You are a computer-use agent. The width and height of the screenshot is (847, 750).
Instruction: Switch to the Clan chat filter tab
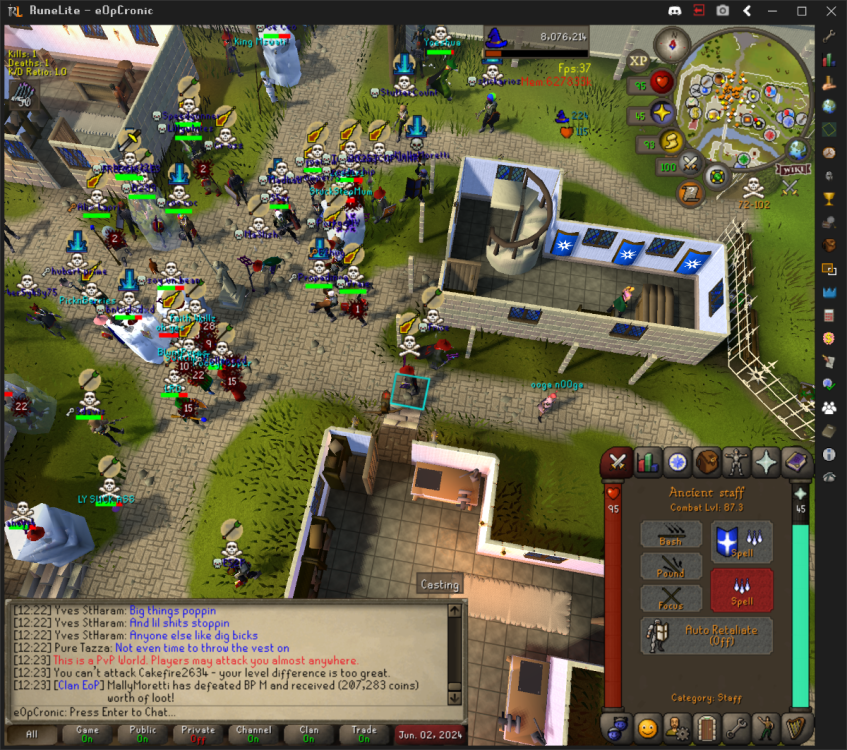309,735
